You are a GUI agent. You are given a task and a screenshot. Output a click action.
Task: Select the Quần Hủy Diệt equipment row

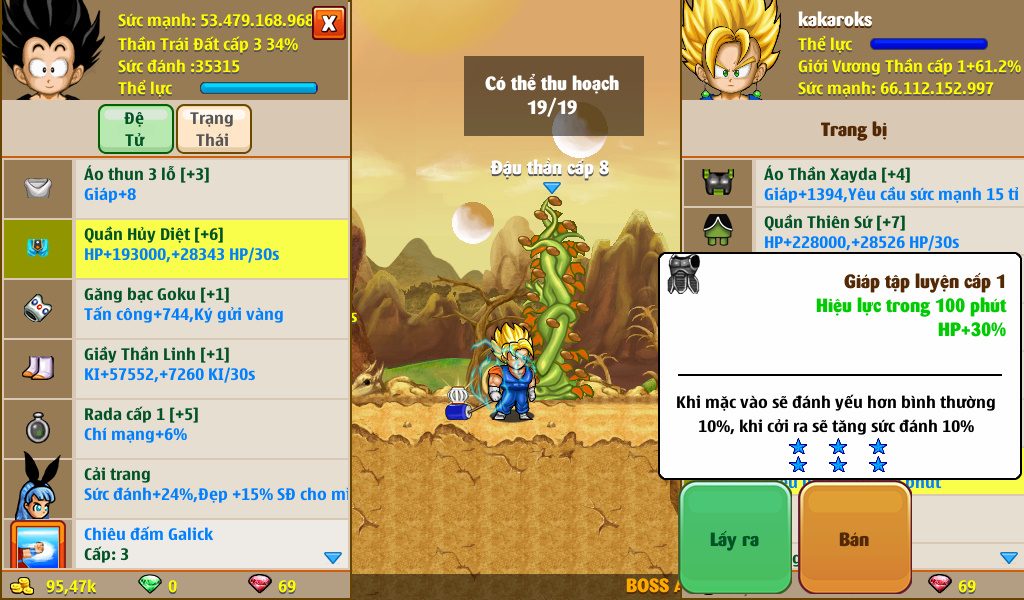(x=176, y=245)
